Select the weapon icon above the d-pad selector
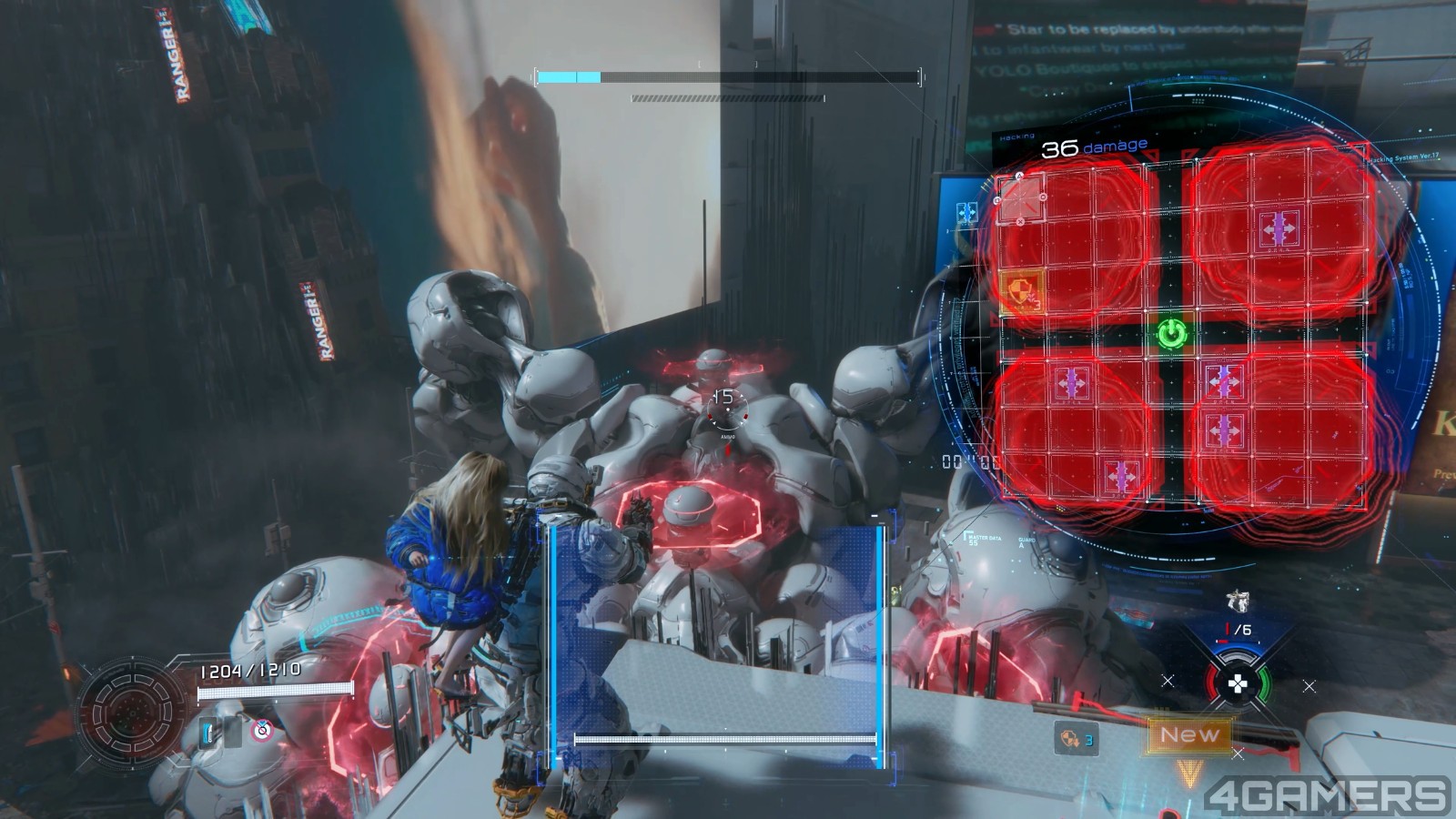The width and height of the screenshot is (1456, 819). pyautogui.click(x=1237, y=601)
